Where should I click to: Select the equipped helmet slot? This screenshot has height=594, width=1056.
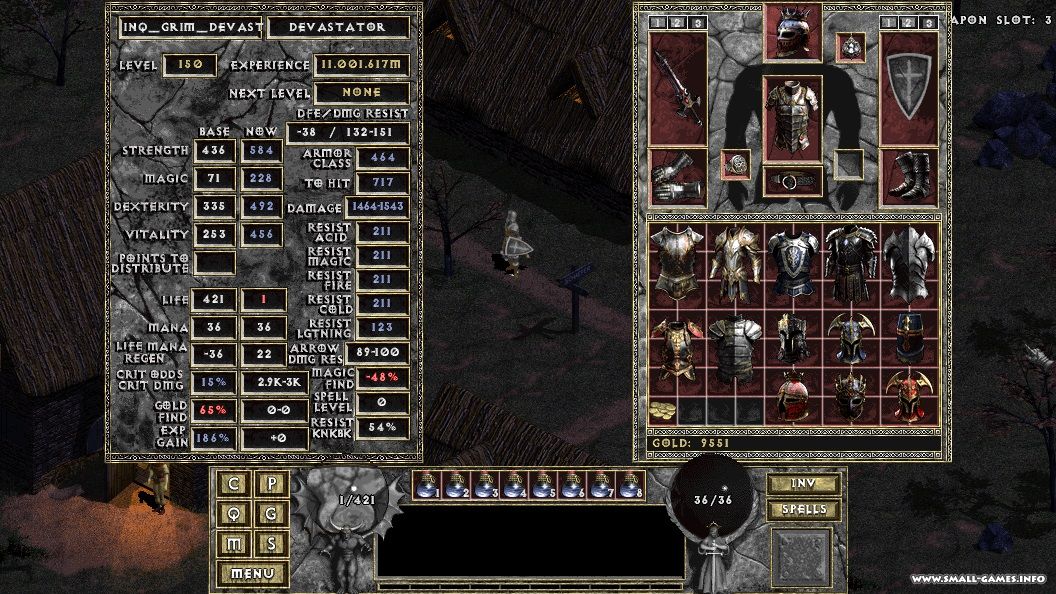(792, 33)
